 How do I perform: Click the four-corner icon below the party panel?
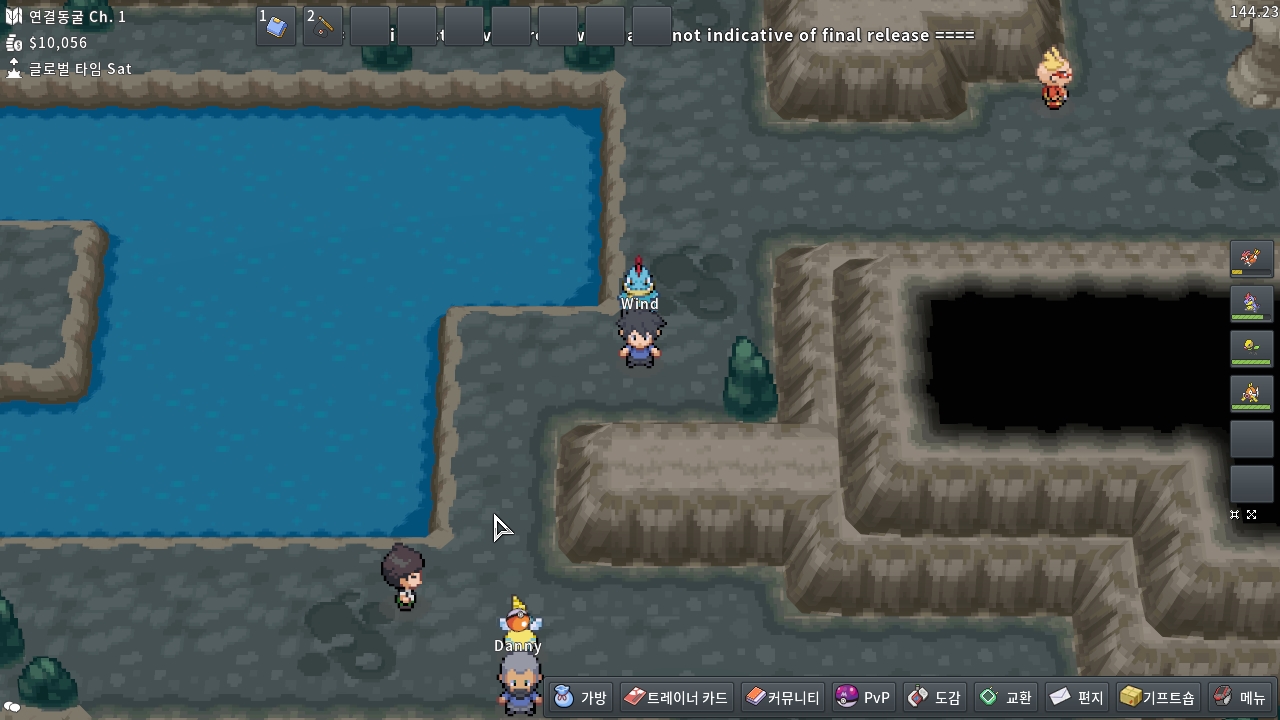tap(1235, 515)
